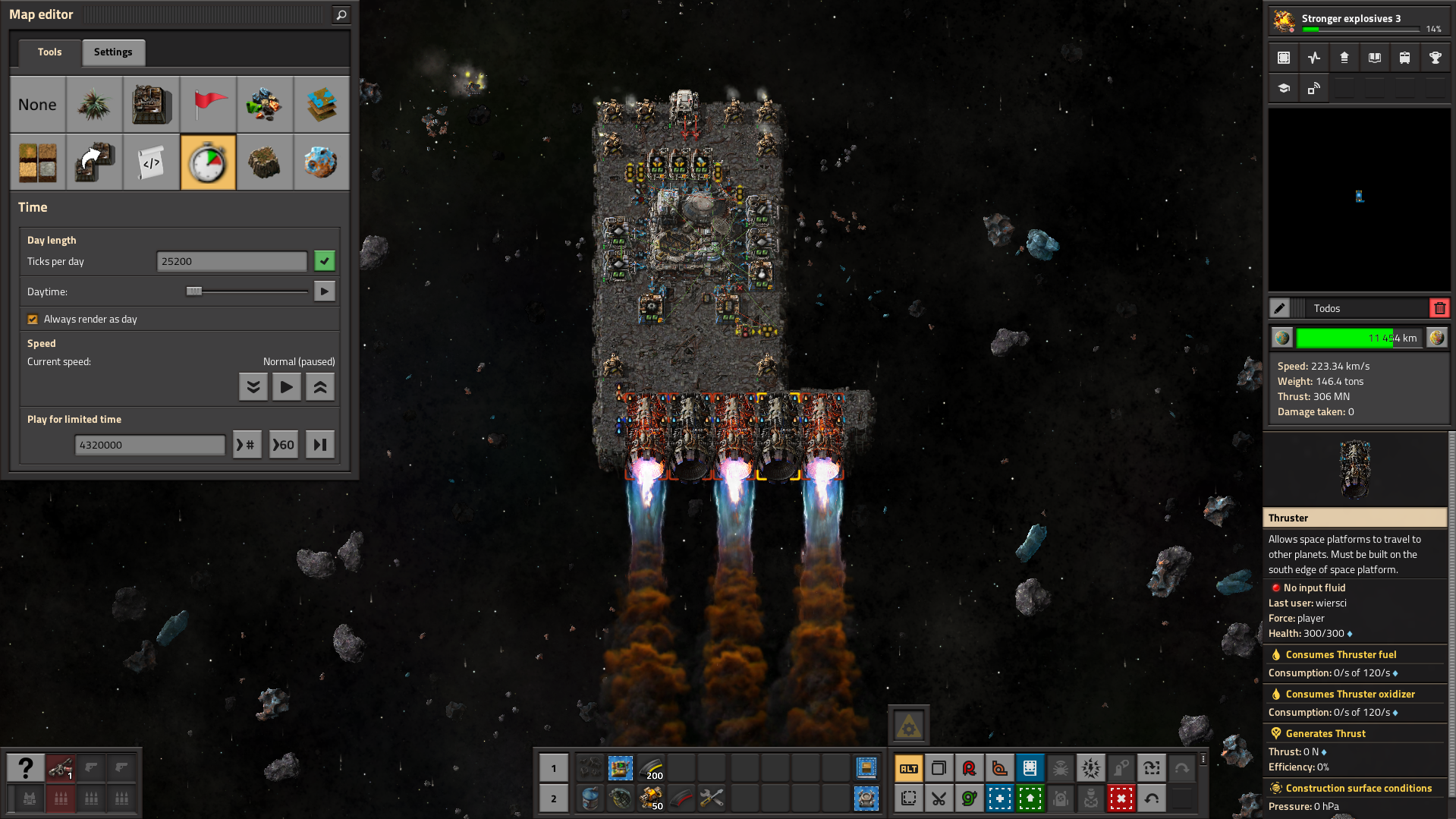This screenshot has height=819, width=1456.
Task: Play for 60 ticks
Action: [284, 445]
